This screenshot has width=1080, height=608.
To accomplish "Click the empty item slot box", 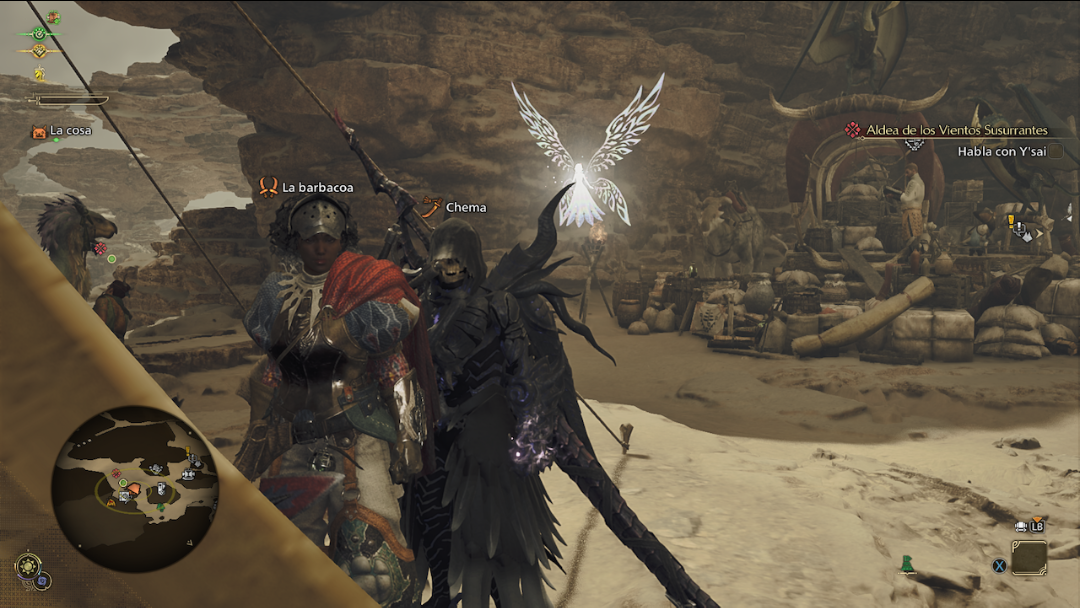I will 1028,558.
